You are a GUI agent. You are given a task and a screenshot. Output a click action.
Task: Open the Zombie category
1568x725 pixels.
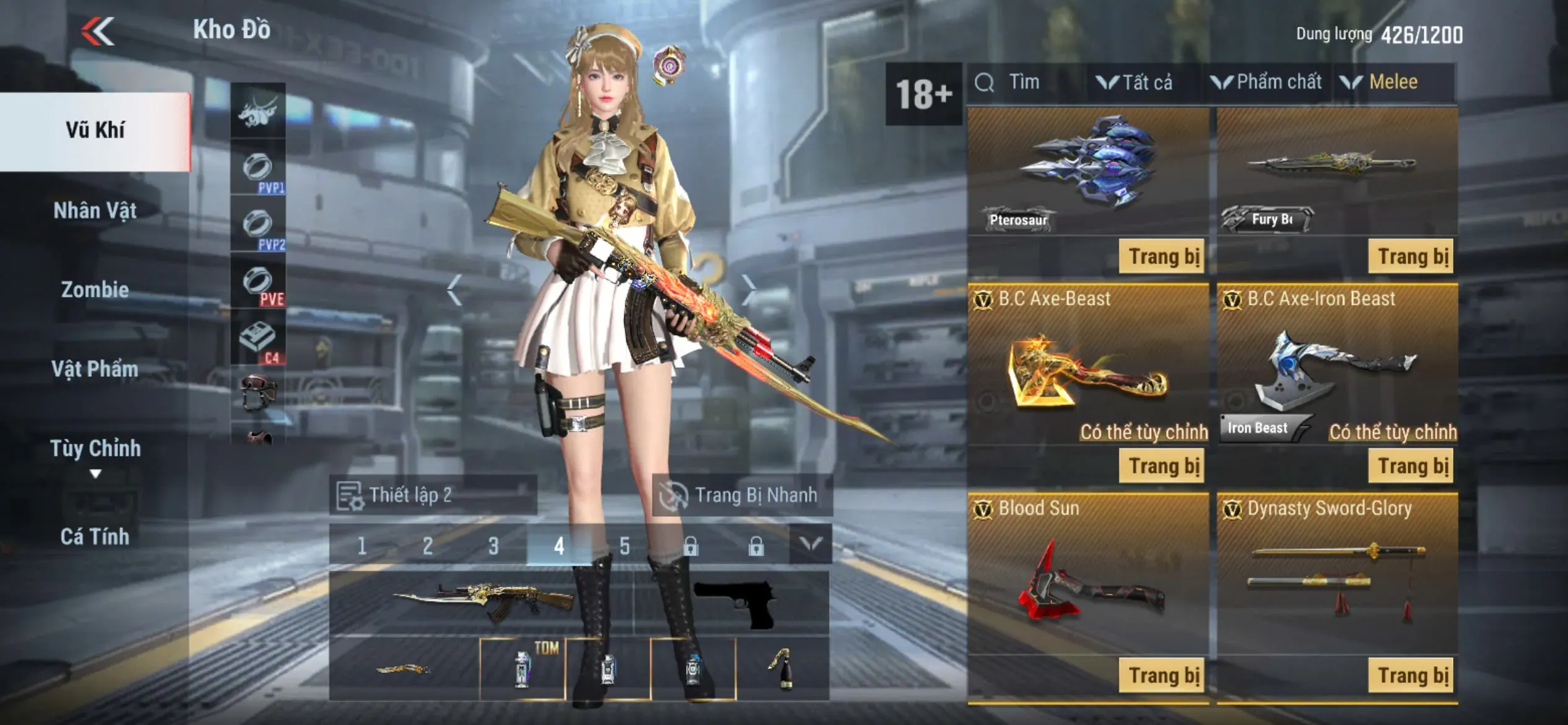95,290
